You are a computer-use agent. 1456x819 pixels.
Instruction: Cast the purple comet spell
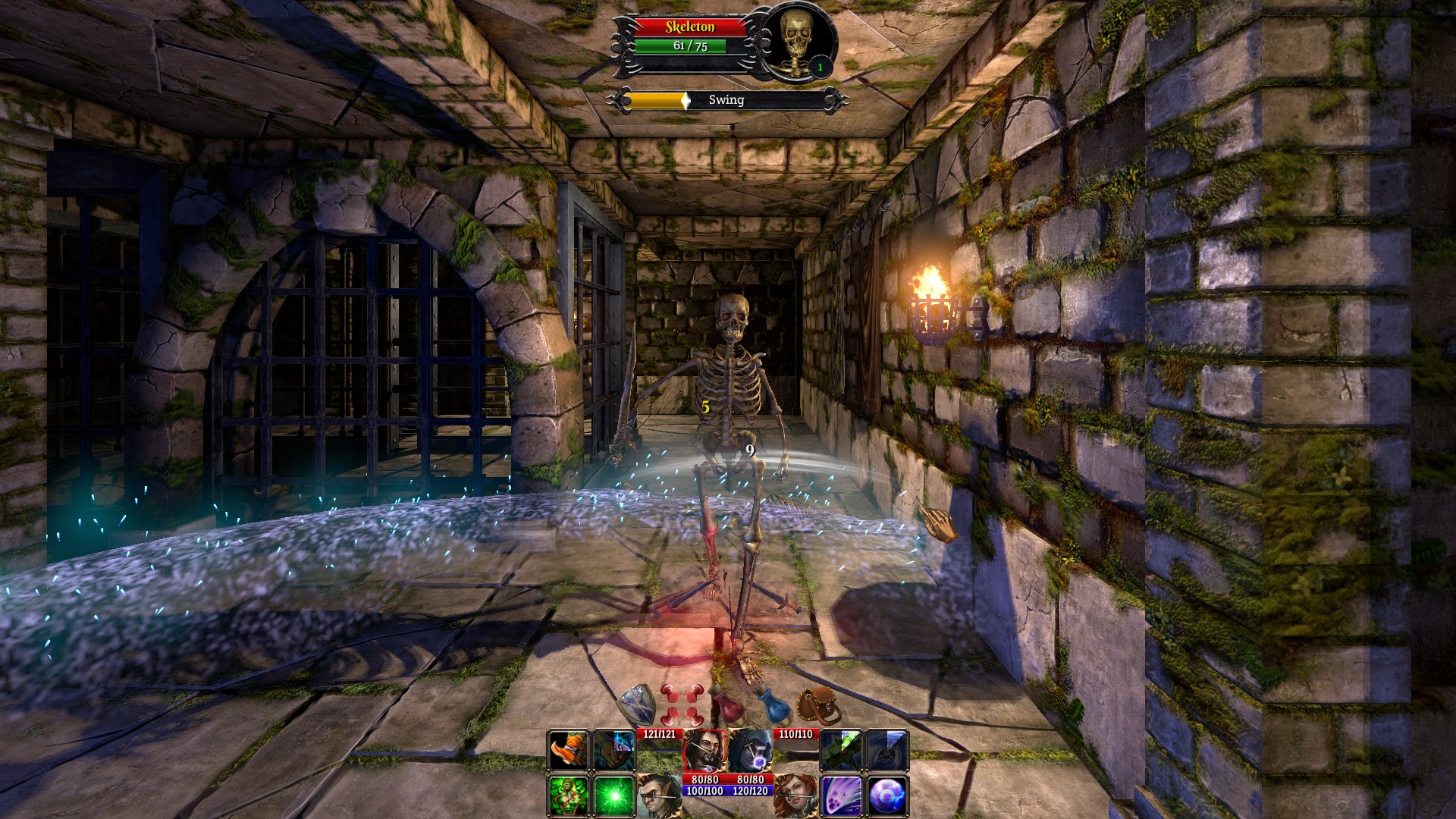(841, 795)
